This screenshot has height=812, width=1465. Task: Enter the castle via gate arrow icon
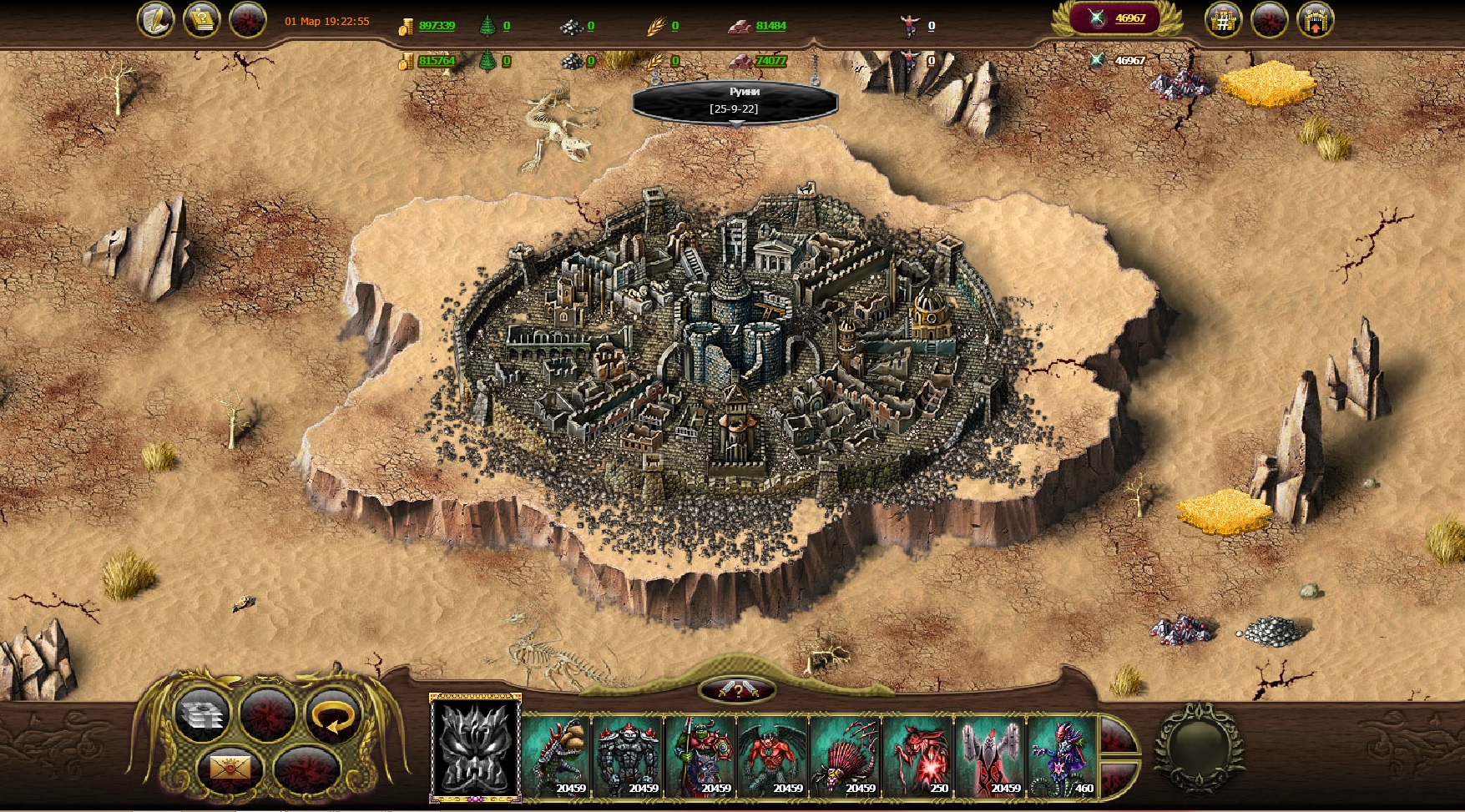click(x=1315, y=20)
